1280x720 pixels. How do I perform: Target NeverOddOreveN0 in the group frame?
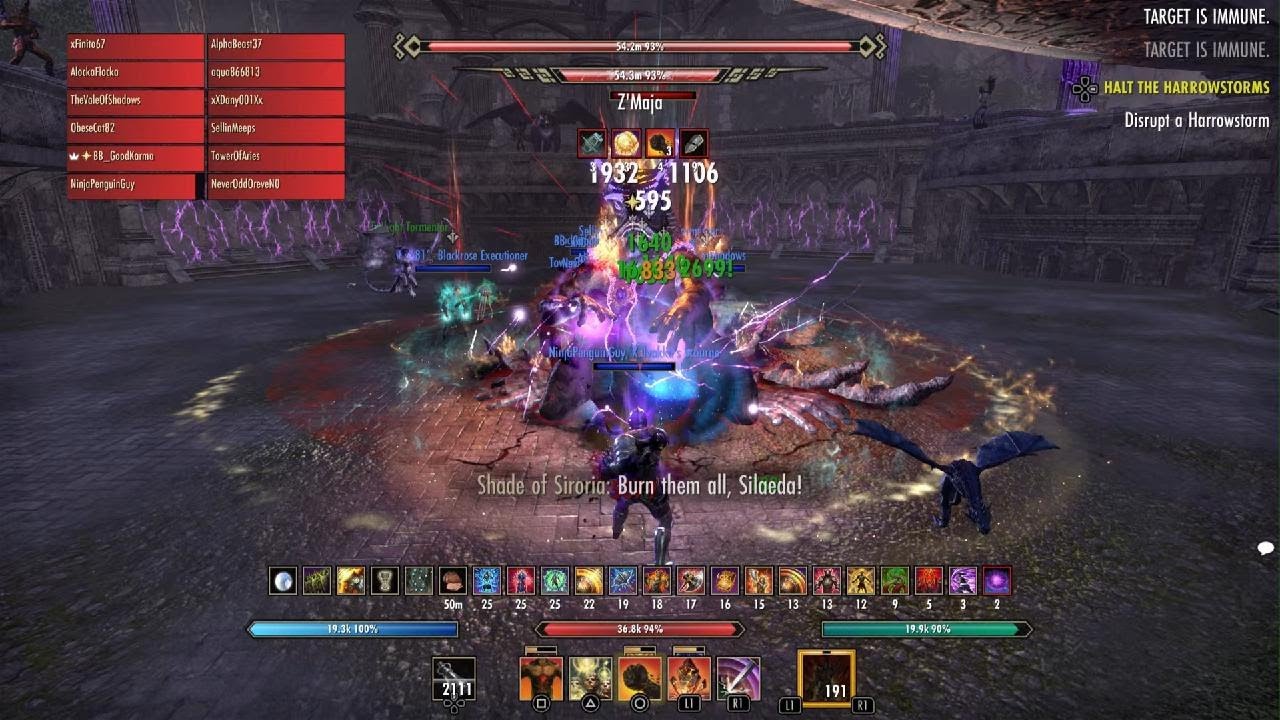click(276, 186)
